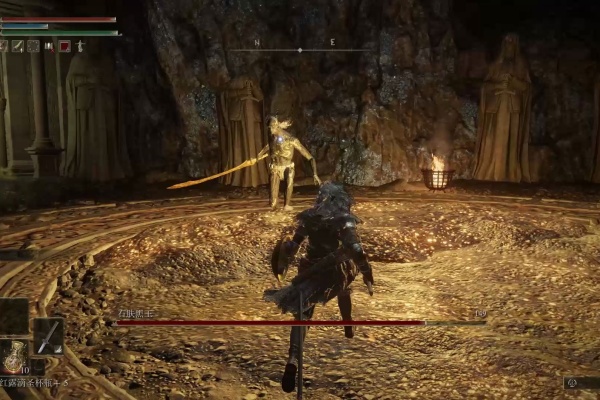Click the sword buff status icon
The width and height of the screenshot is (600, 400).
click(17, 46)
